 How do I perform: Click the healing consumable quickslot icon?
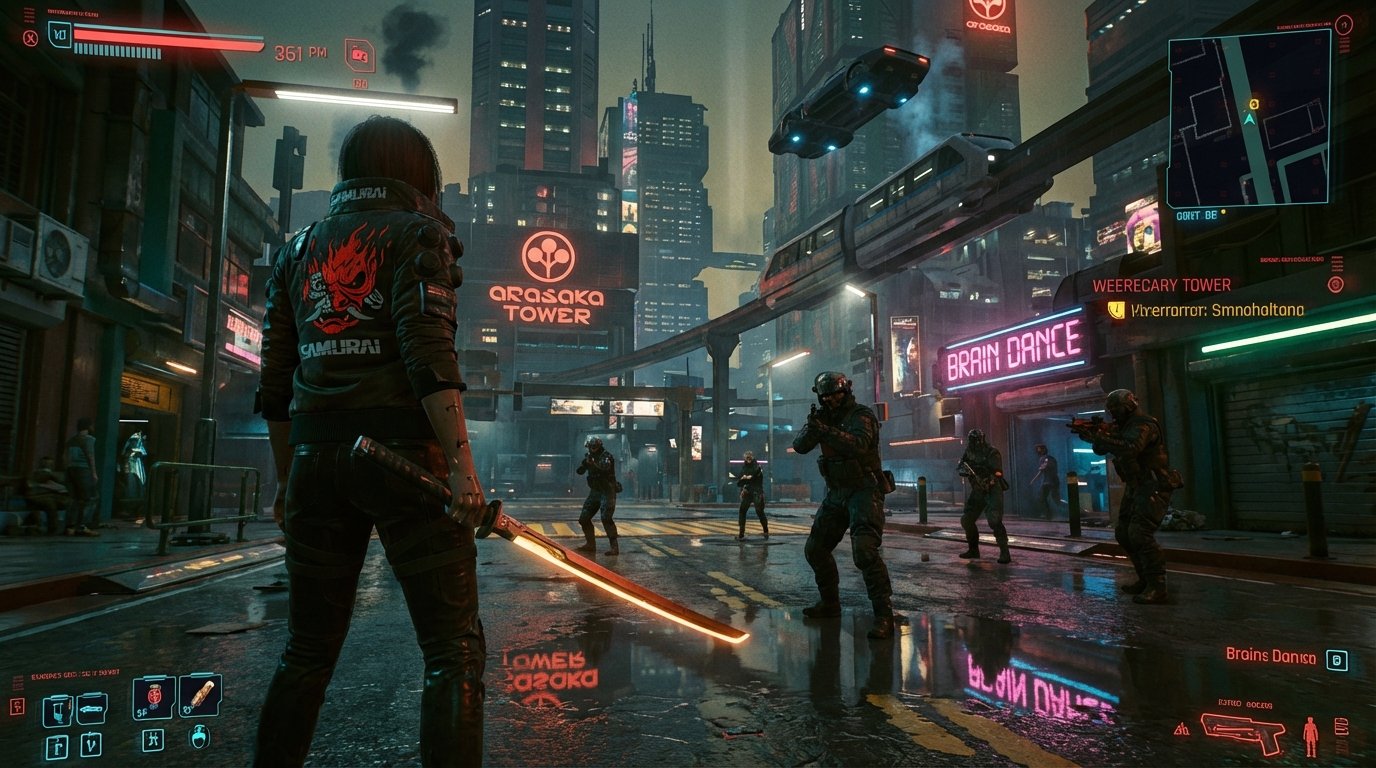(x=154, y=699)
